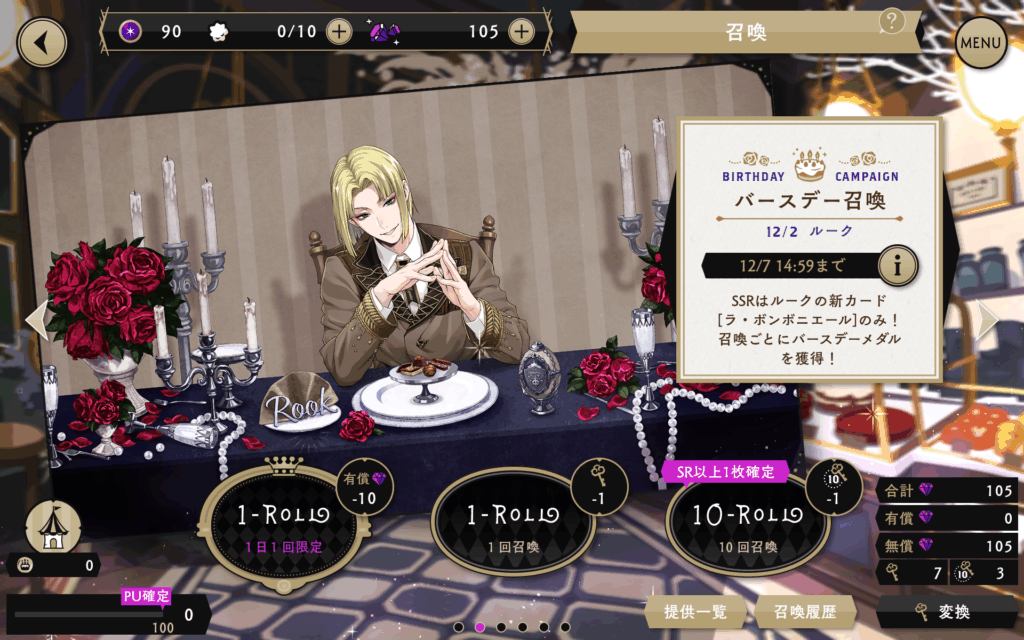The height and width of the screenshot is (640, 1024).
Task: Open the MENU button
Action: coord(981,43)
